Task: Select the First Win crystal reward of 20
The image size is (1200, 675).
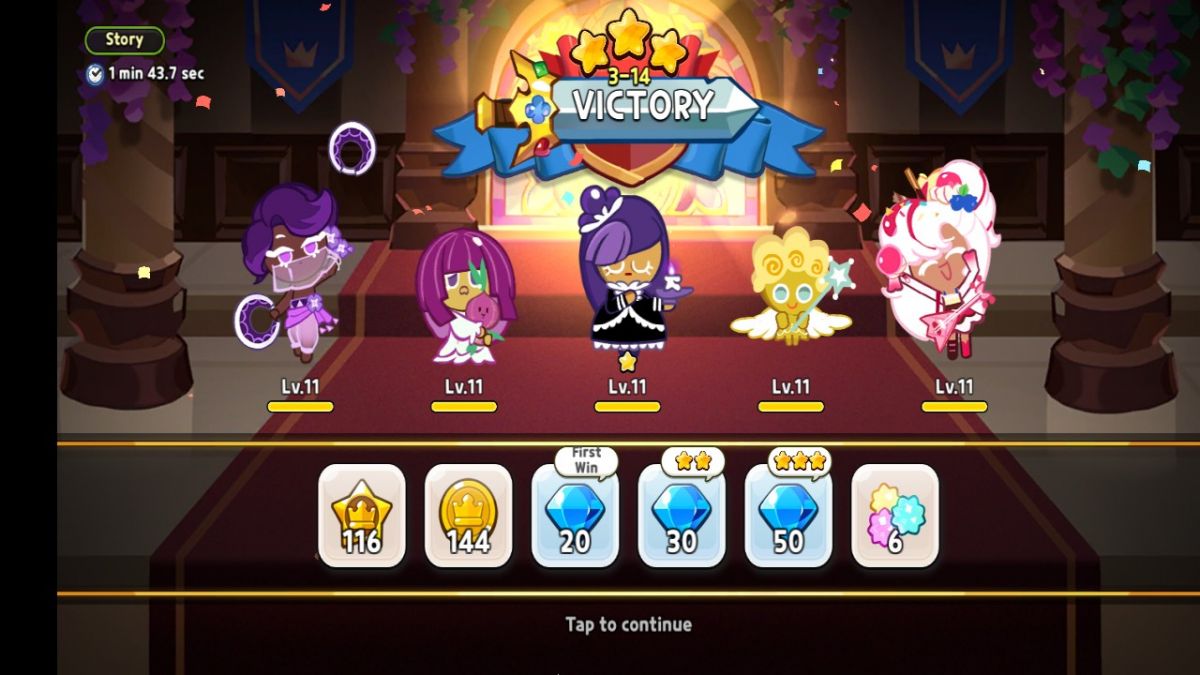Action: (575, 516)
